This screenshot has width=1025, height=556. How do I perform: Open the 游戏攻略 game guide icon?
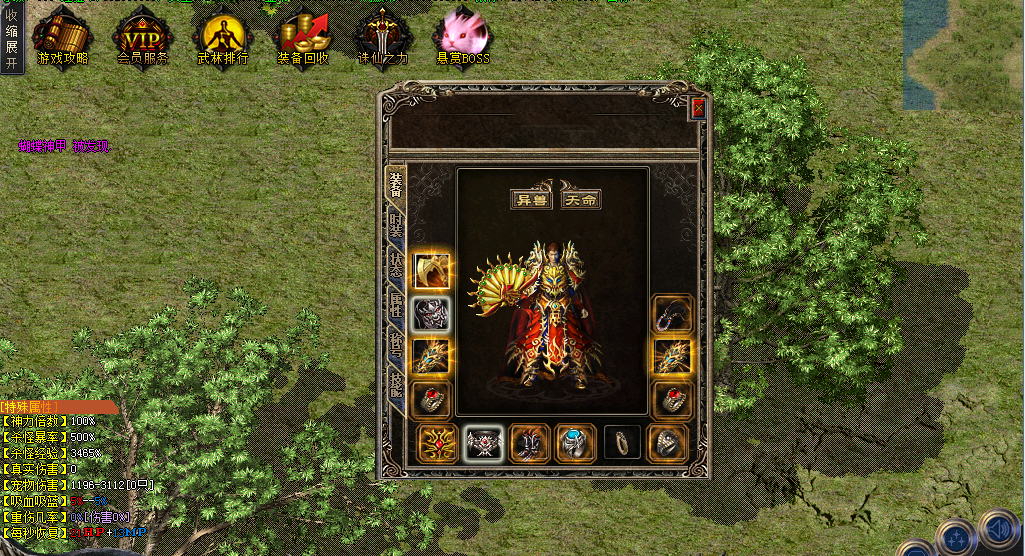coord(62,38)
